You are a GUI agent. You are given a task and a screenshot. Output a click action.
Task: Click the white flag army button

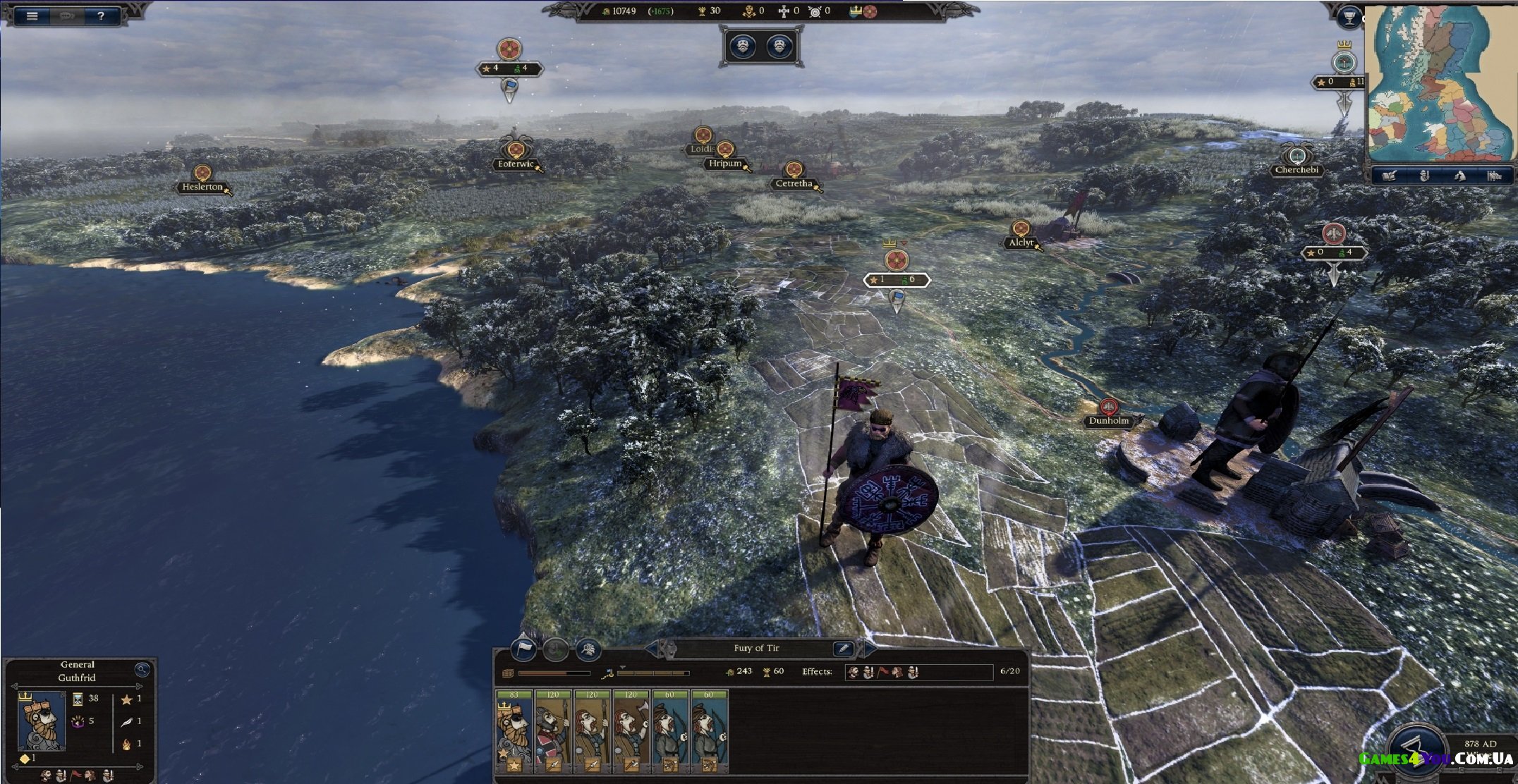[523, 649]
